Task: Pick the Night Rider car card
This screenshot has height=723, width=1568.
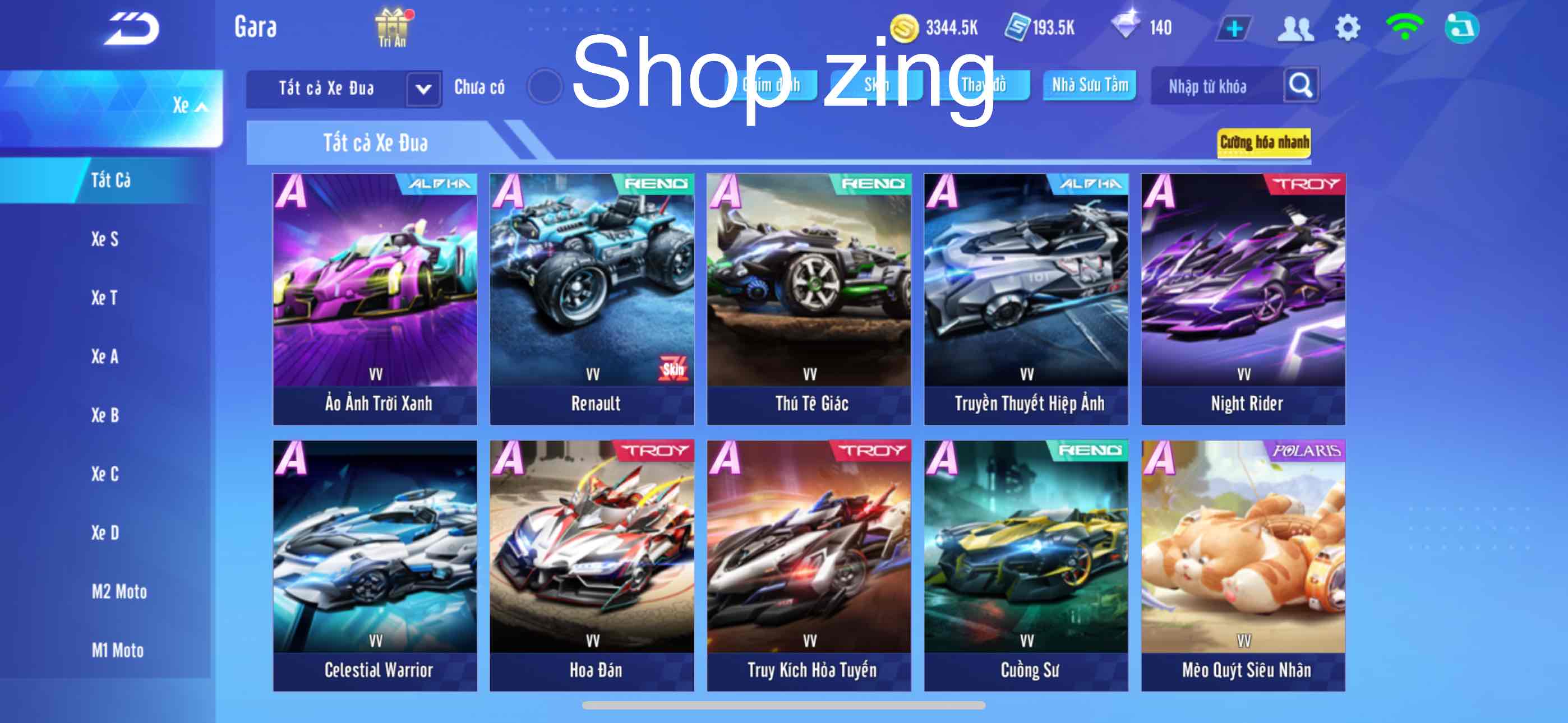Action: (x=1243, y=298)
